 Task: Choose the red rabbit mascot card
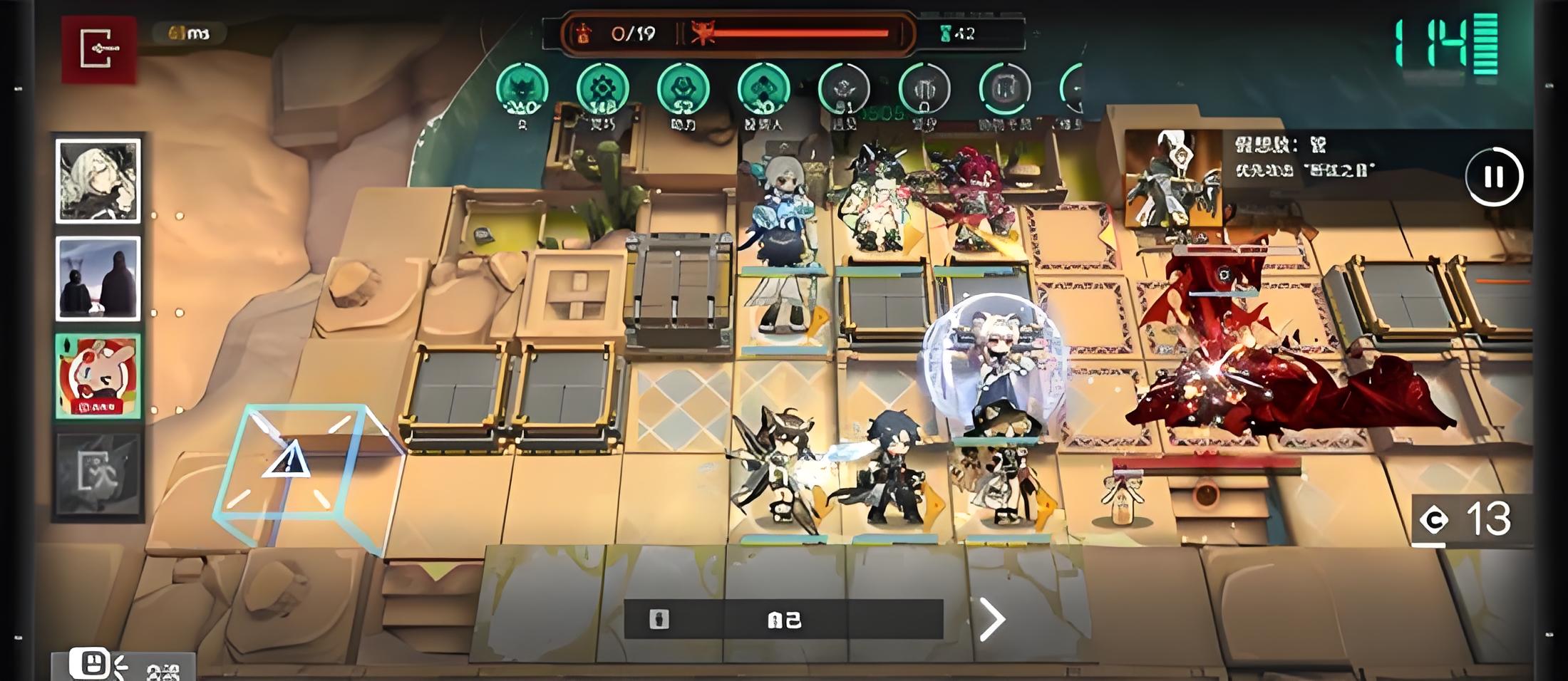click(x=98, y=376)
